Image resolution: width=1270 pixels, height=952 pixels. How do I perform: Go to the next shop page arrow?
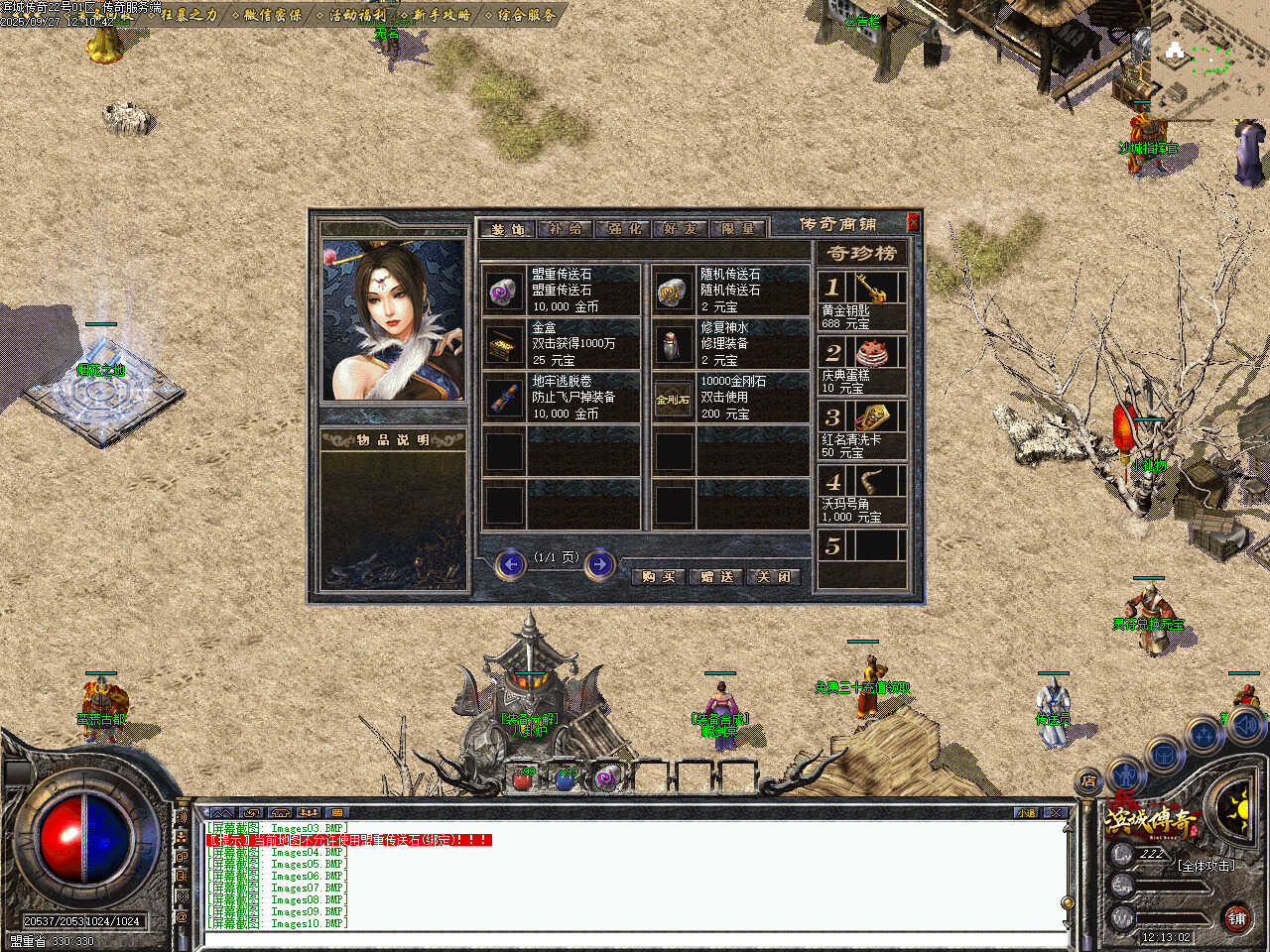click(x=599, y=564)
